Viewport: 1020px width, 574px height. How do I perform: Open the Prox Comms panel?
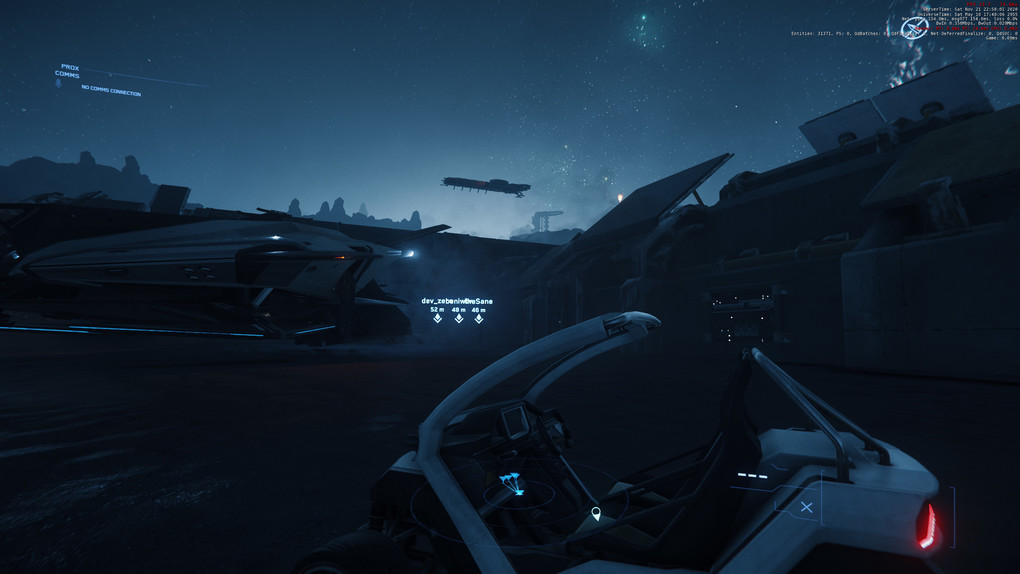coord(68,71)
